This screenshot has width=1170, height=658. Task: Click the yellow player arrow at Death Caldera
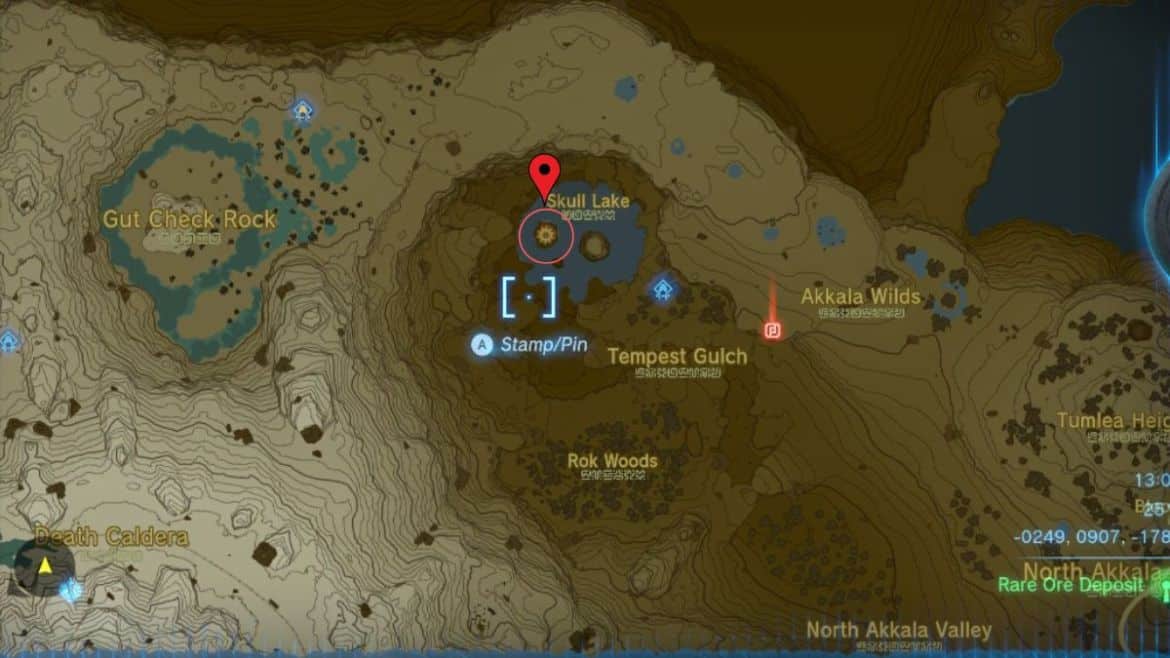[x=45, y=567]
